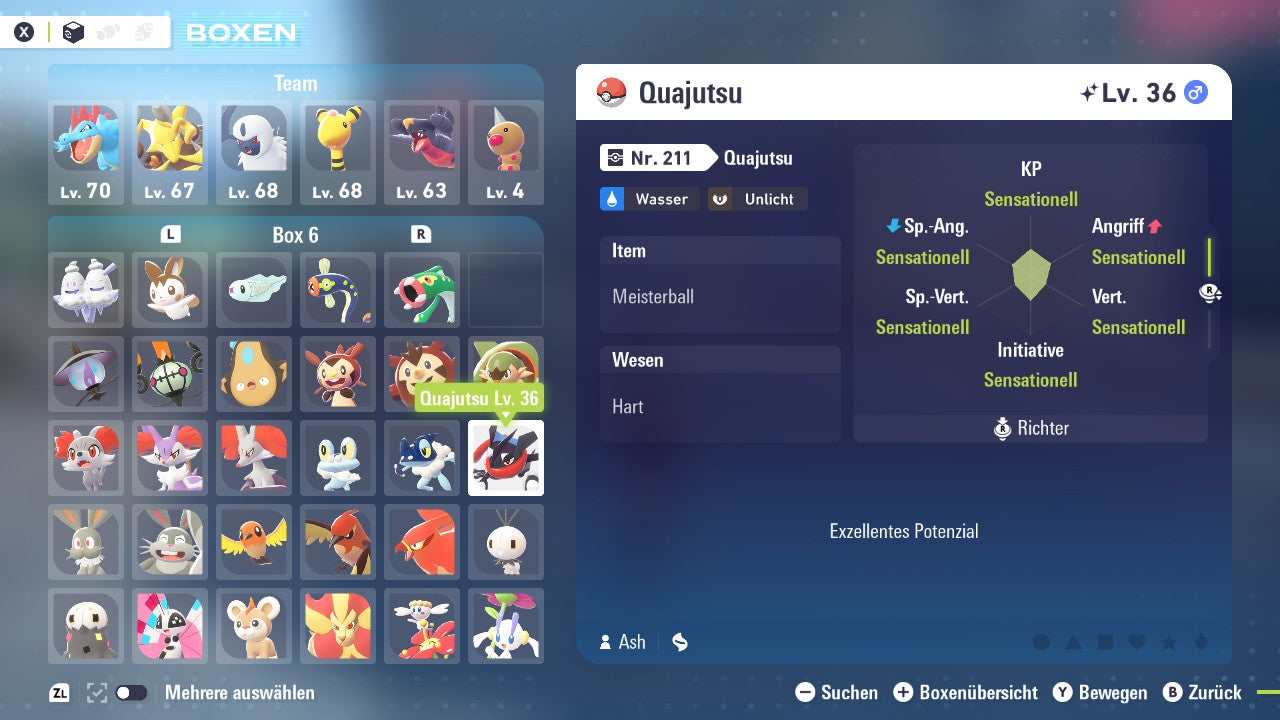Close the Boxen tab with the X button

coord(24,31)
